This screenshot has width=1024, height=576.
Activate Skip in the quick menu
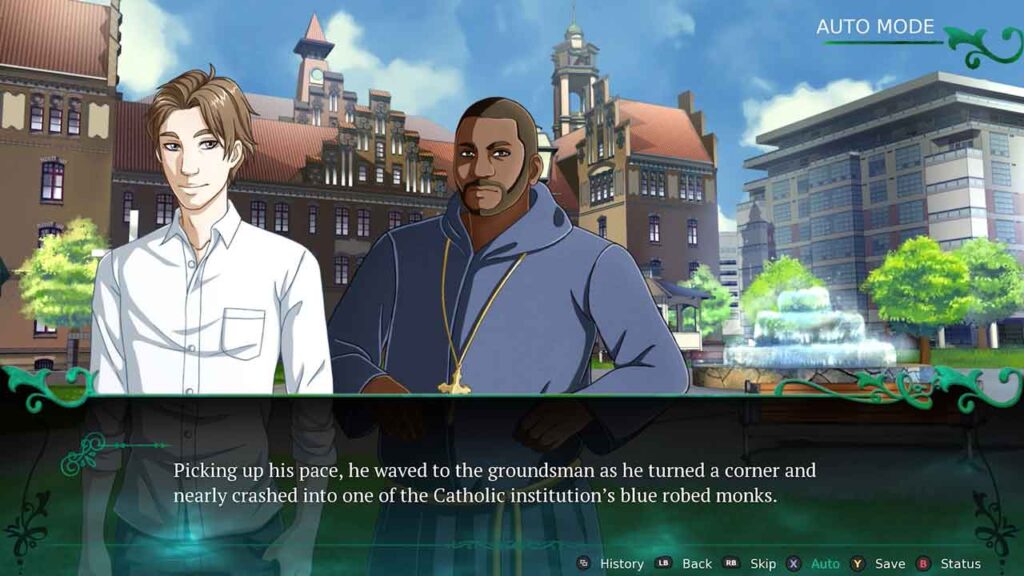point(762,563)
